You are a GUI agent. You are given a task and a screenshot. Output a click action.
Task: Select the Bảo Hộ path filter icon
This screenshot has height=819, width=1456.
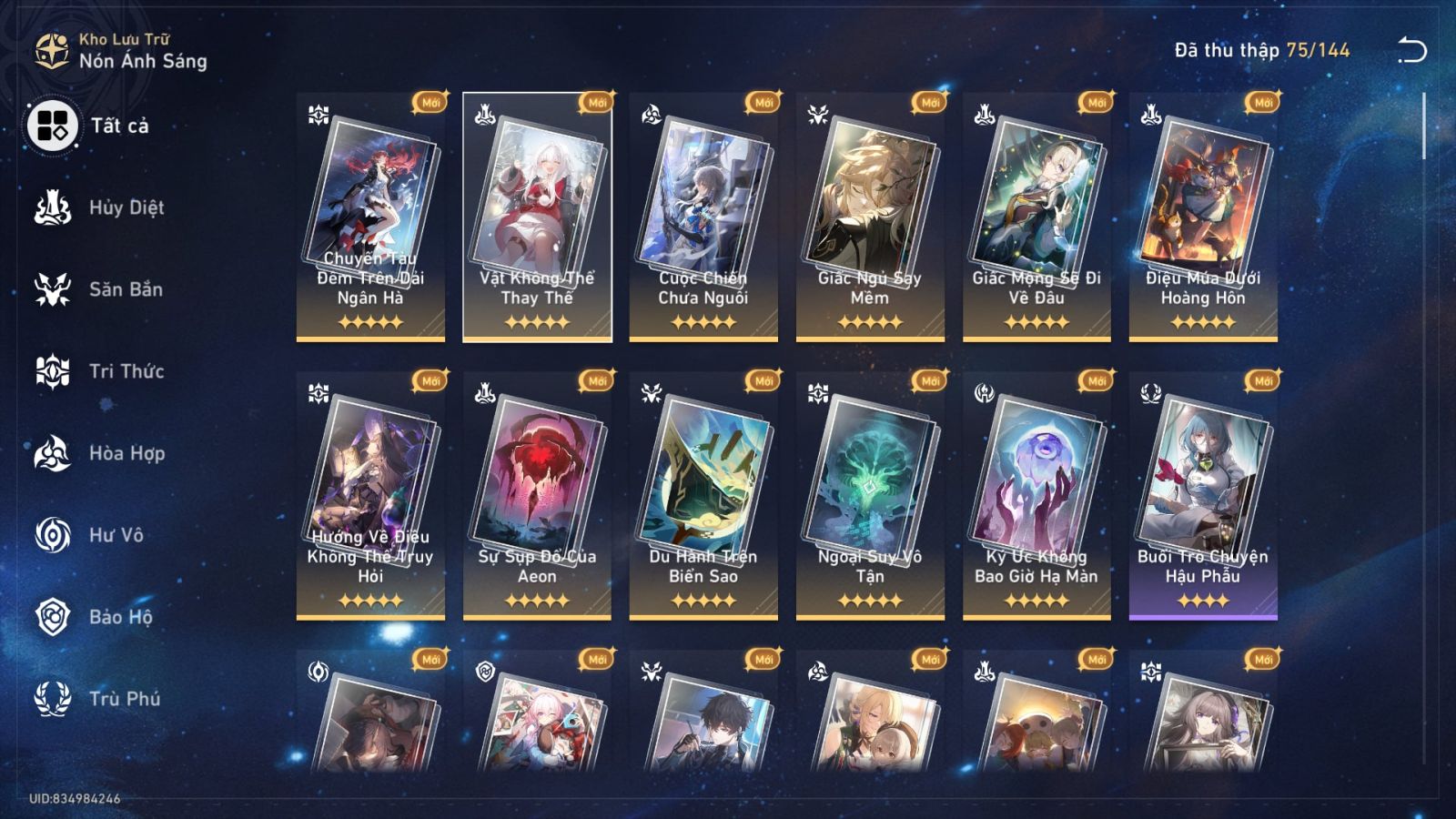tap(52, 617)
